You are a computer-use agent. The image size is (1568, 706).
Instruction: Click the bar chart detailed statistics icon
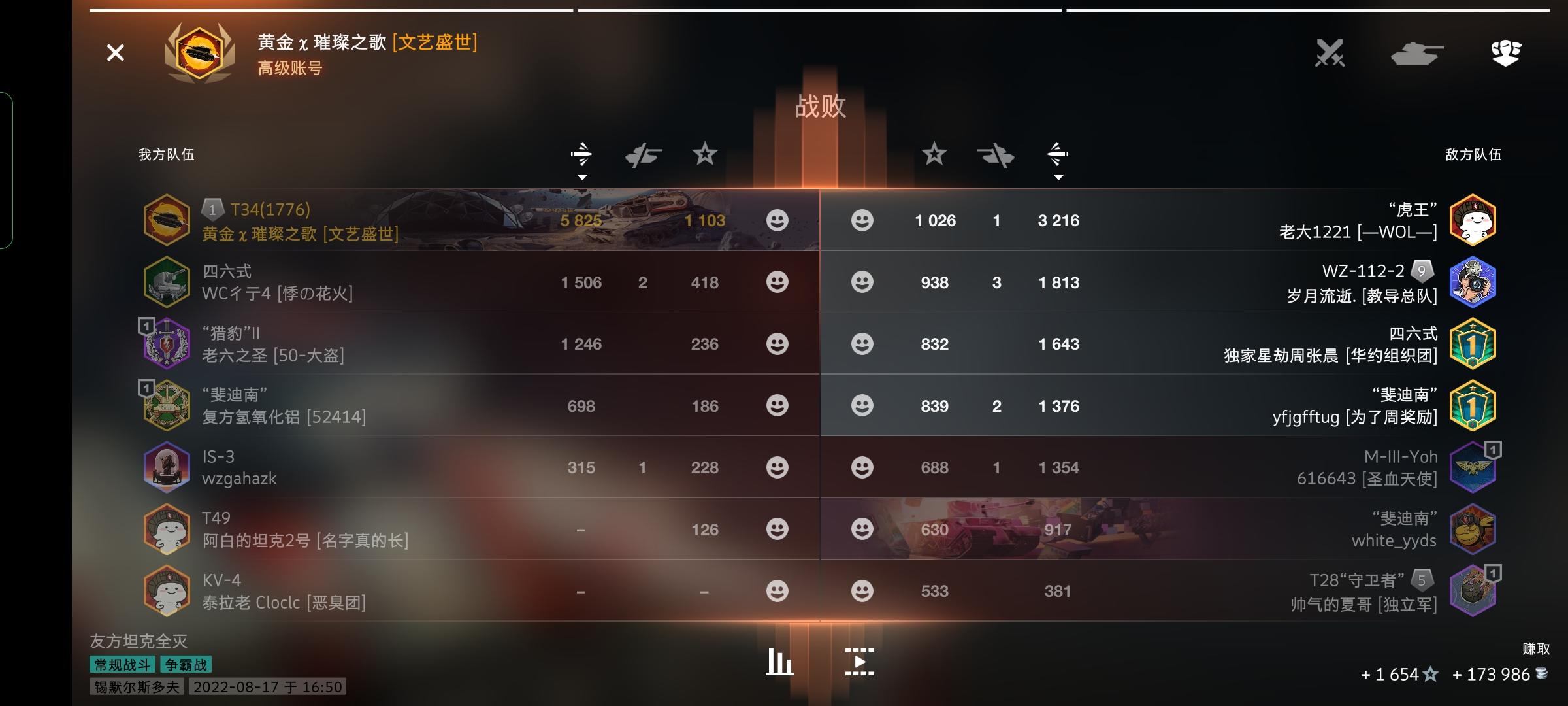[779, 661]
